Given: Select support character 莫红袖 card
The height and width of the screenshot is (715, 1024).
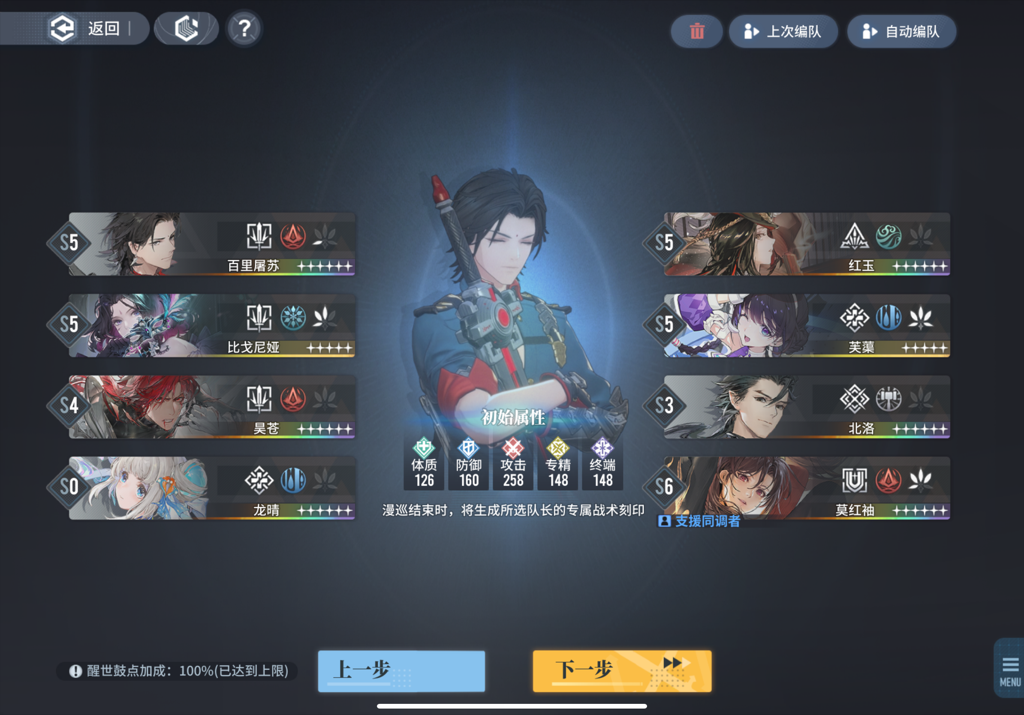Looking at the screenshot, I should coord(807,488).
